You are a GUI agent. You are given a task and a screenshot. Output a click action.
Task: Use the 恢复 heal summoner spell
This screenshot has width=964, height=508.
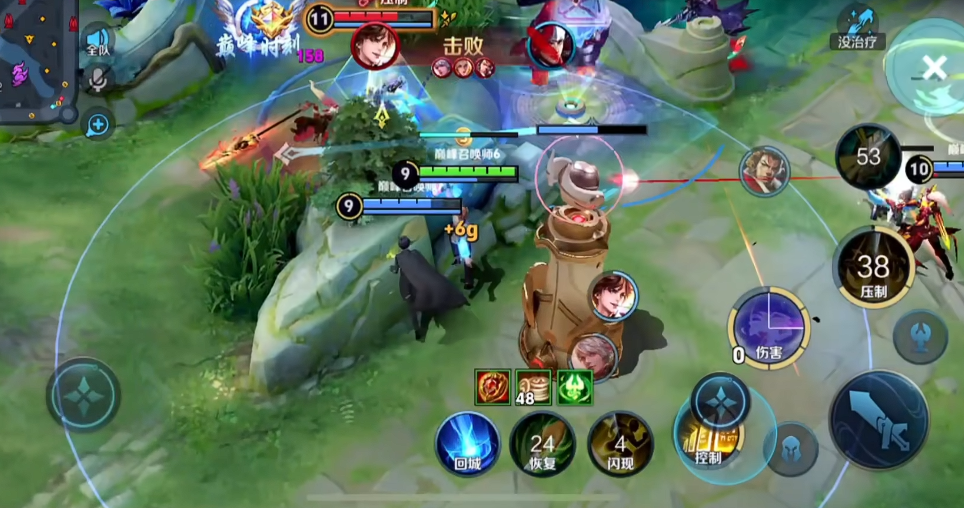tap(542, 443)
